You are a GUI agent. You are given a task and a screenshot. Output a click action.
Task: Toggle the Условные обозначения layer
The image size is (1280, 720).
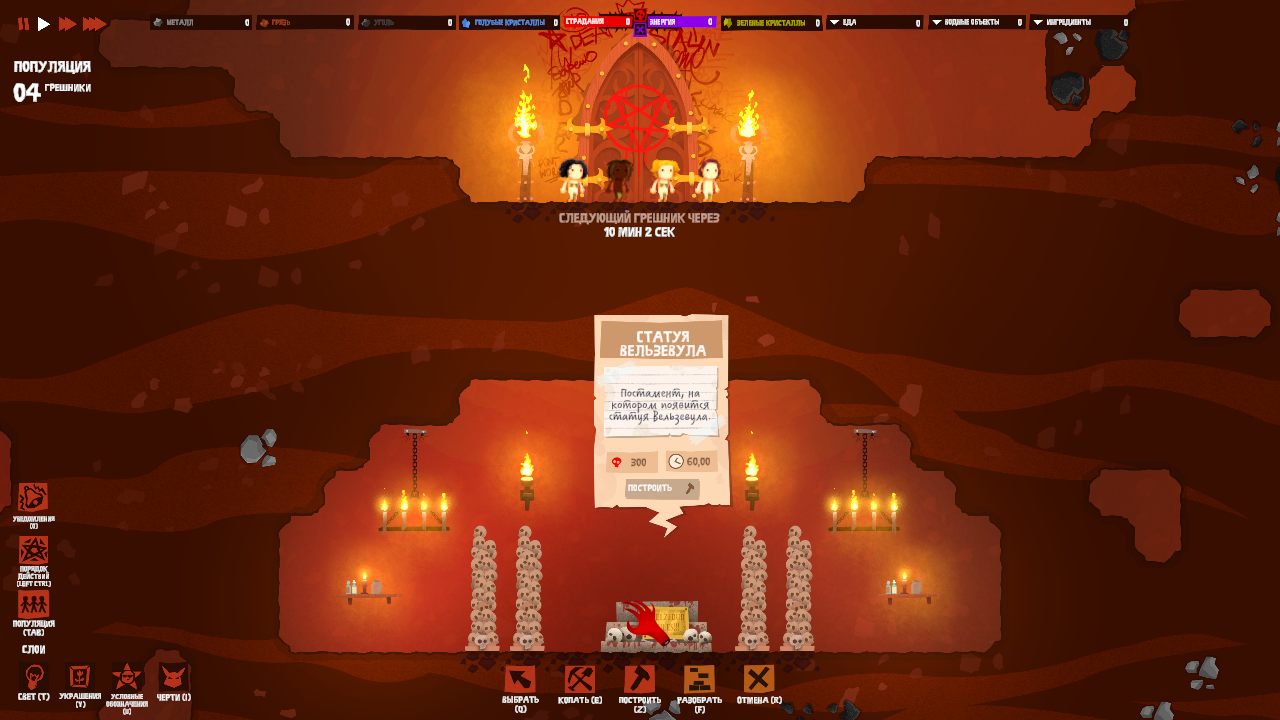coord(127,677)
